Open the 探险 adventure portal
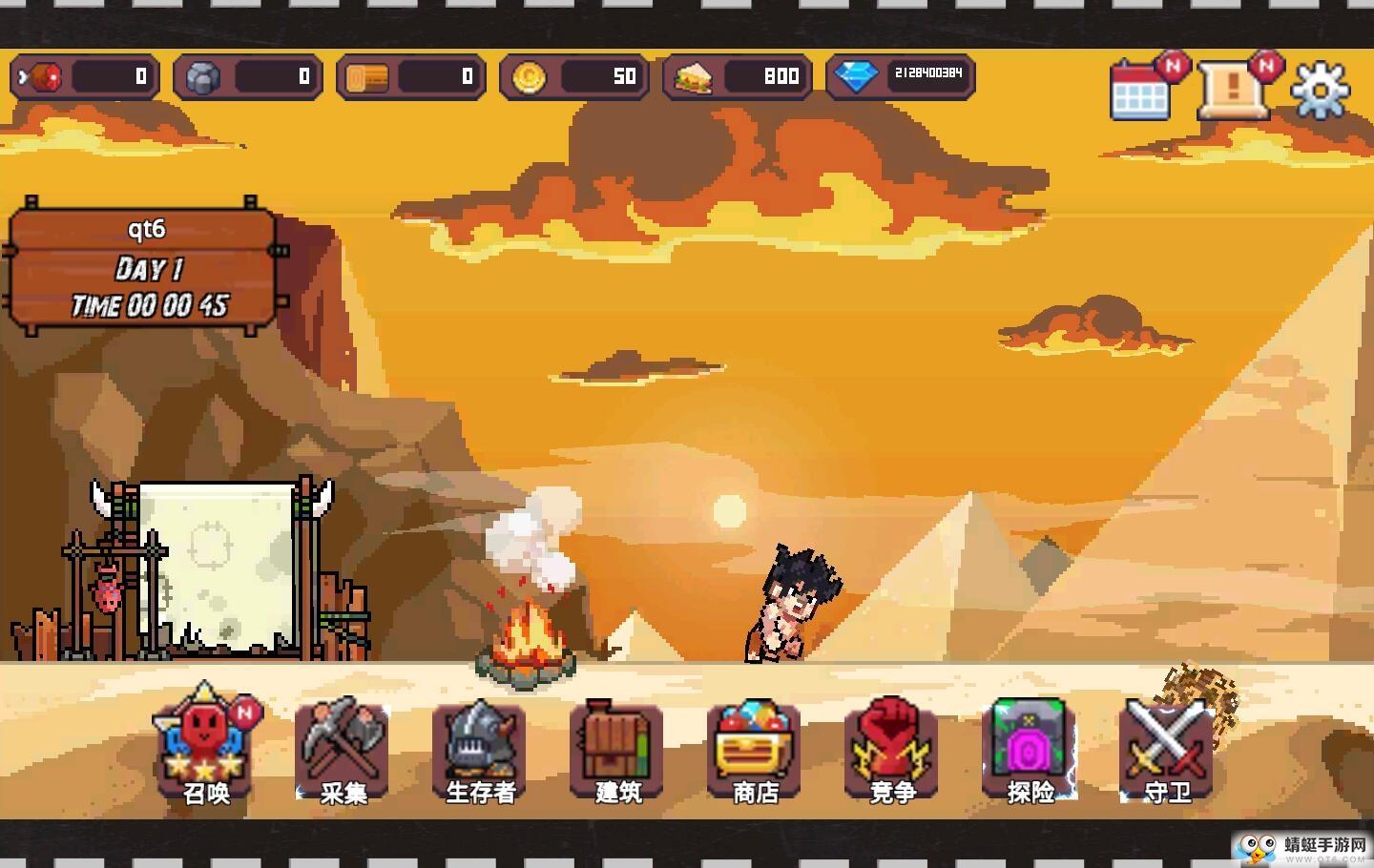 [1030, 750]
